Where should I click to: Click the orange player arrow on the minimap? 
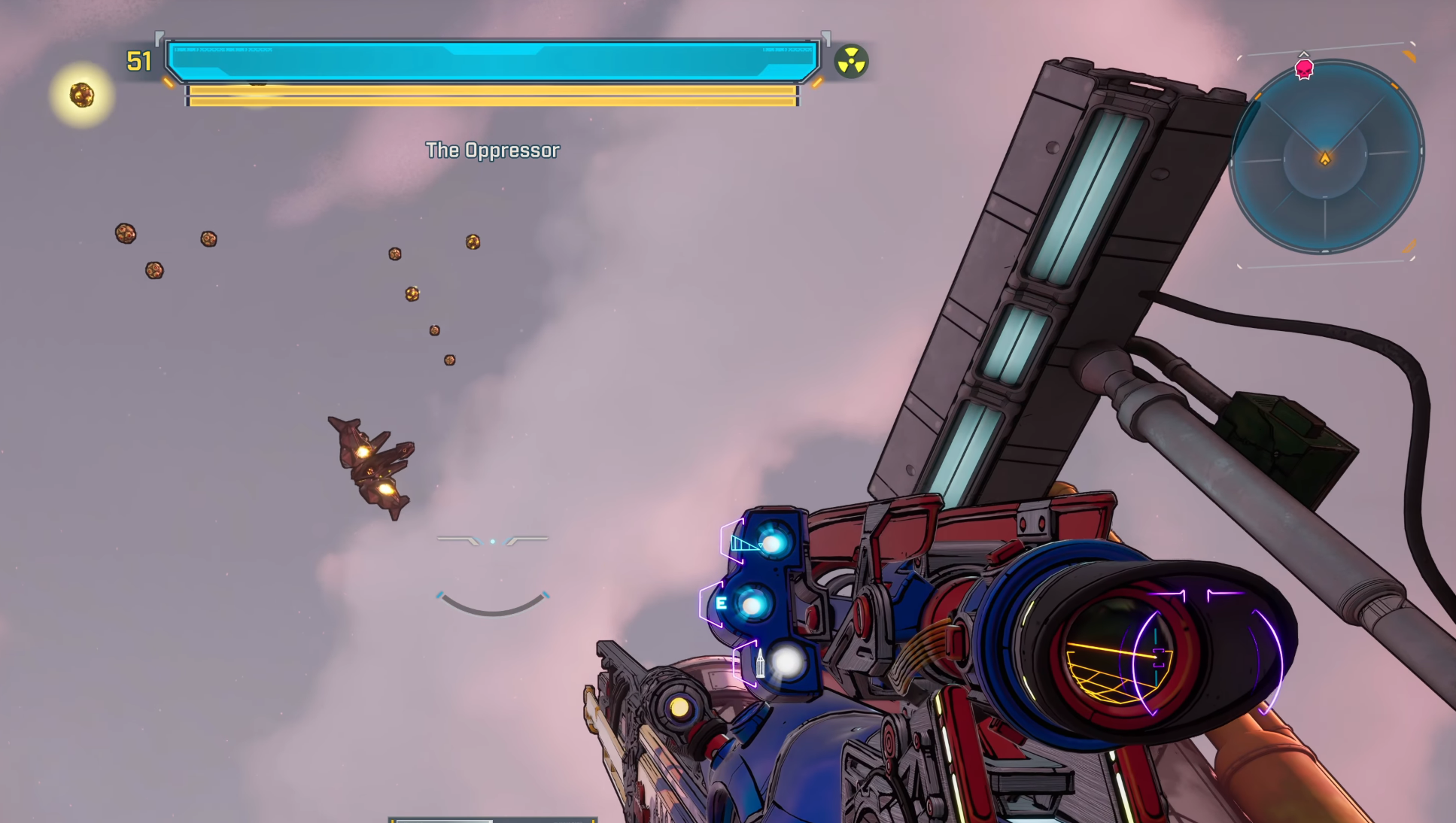[x=1325, y=158]
